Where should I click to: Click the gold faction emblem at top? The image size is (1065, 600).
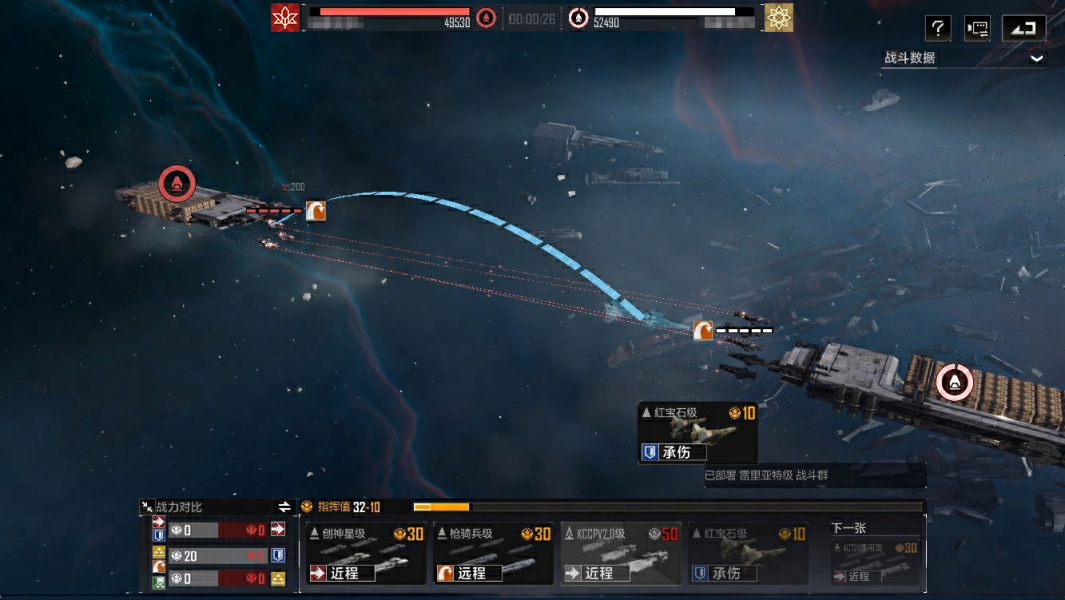779,17
